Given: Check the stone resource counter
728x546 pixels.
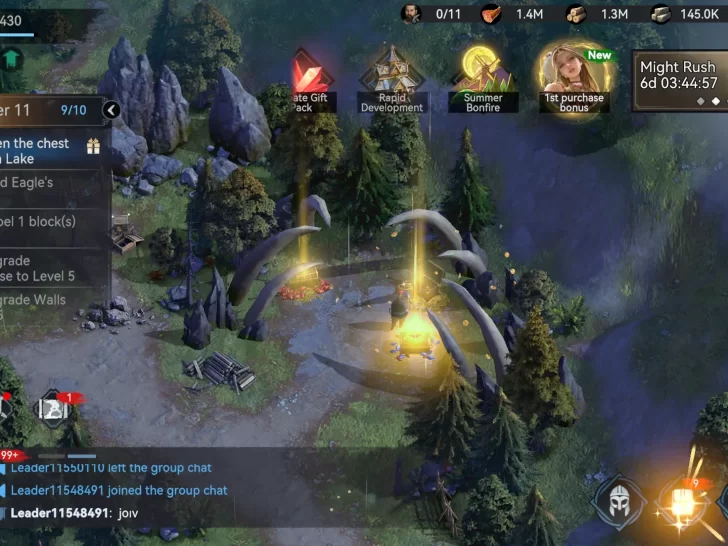Looking at the screenshot, I should (684, 14).
